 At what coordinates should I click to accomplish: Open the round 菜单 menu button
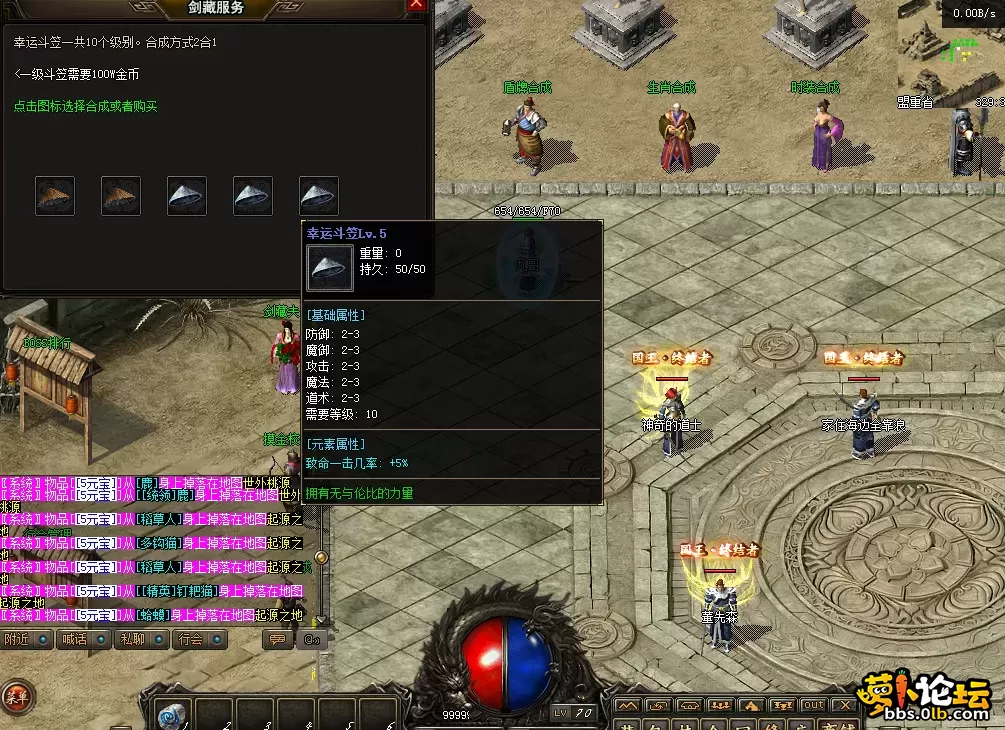pos(15,696)
